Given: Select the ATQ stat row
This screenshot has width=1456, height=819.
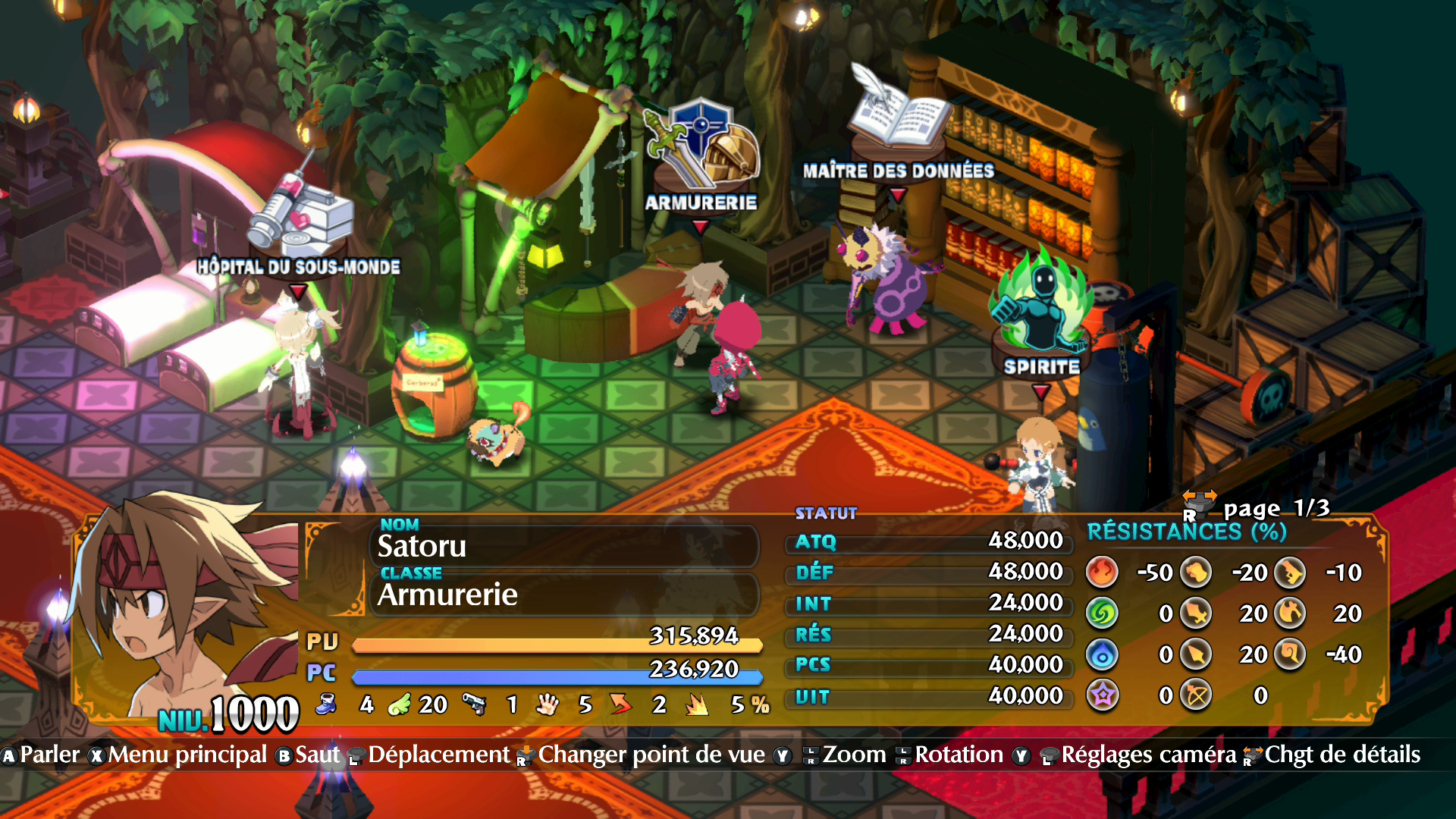Looking at the screenshot, I should pos(928,541).
